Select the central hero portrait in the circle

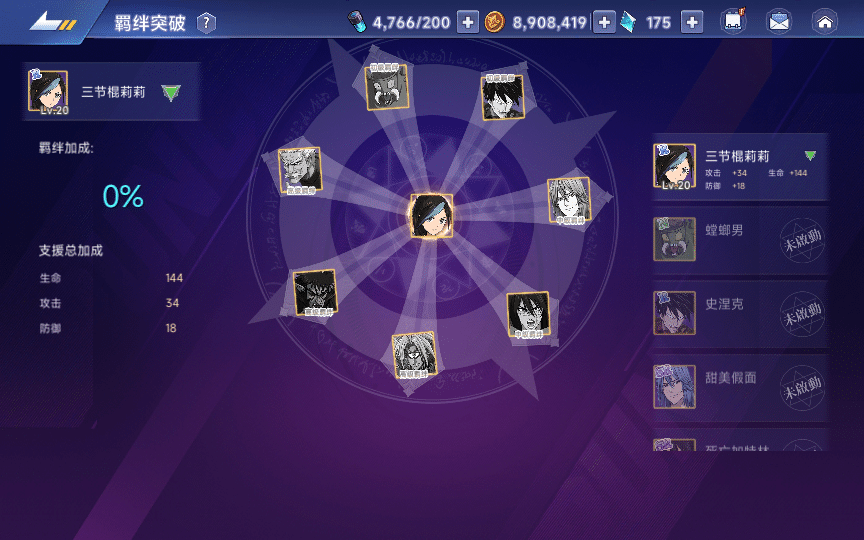432,216
